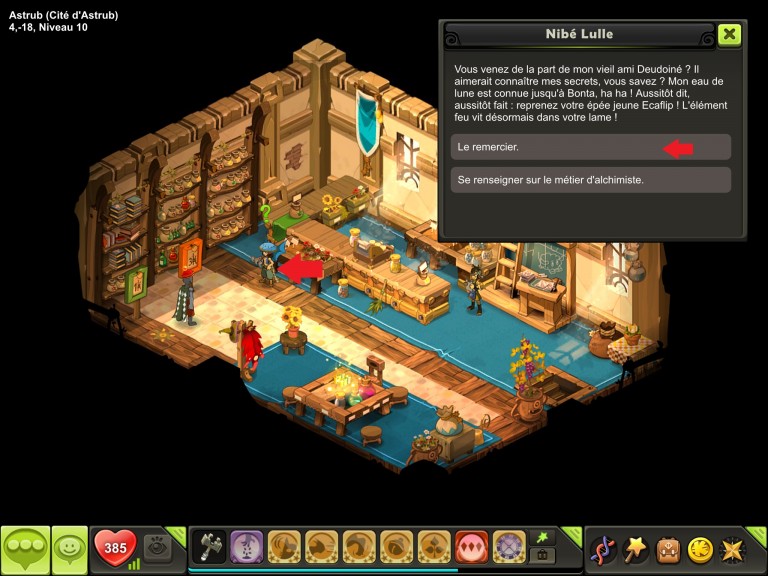Open the star wand spells menu
Image resolution: width=768 pixels, height=576 pixels.
635,549
